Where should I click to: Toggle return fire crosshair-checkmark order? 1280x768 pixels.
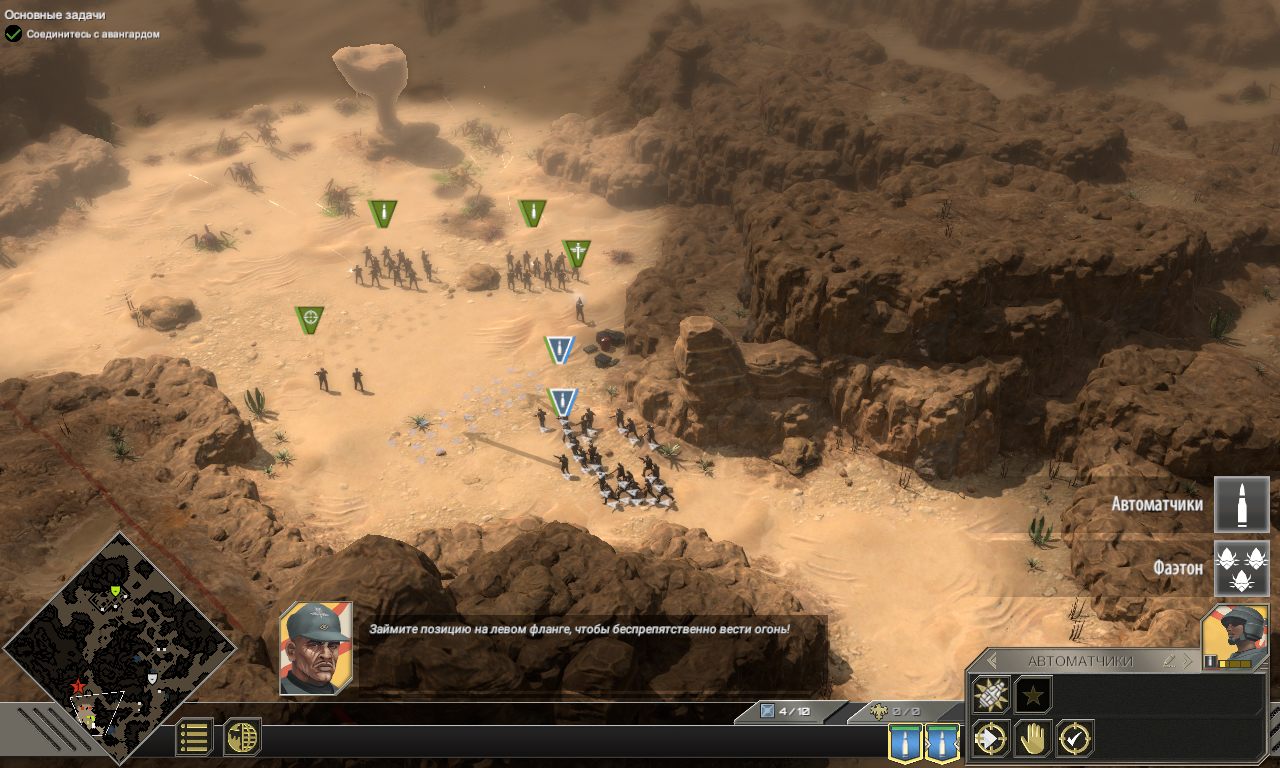pyautogui.click(x=1075, y=737)
